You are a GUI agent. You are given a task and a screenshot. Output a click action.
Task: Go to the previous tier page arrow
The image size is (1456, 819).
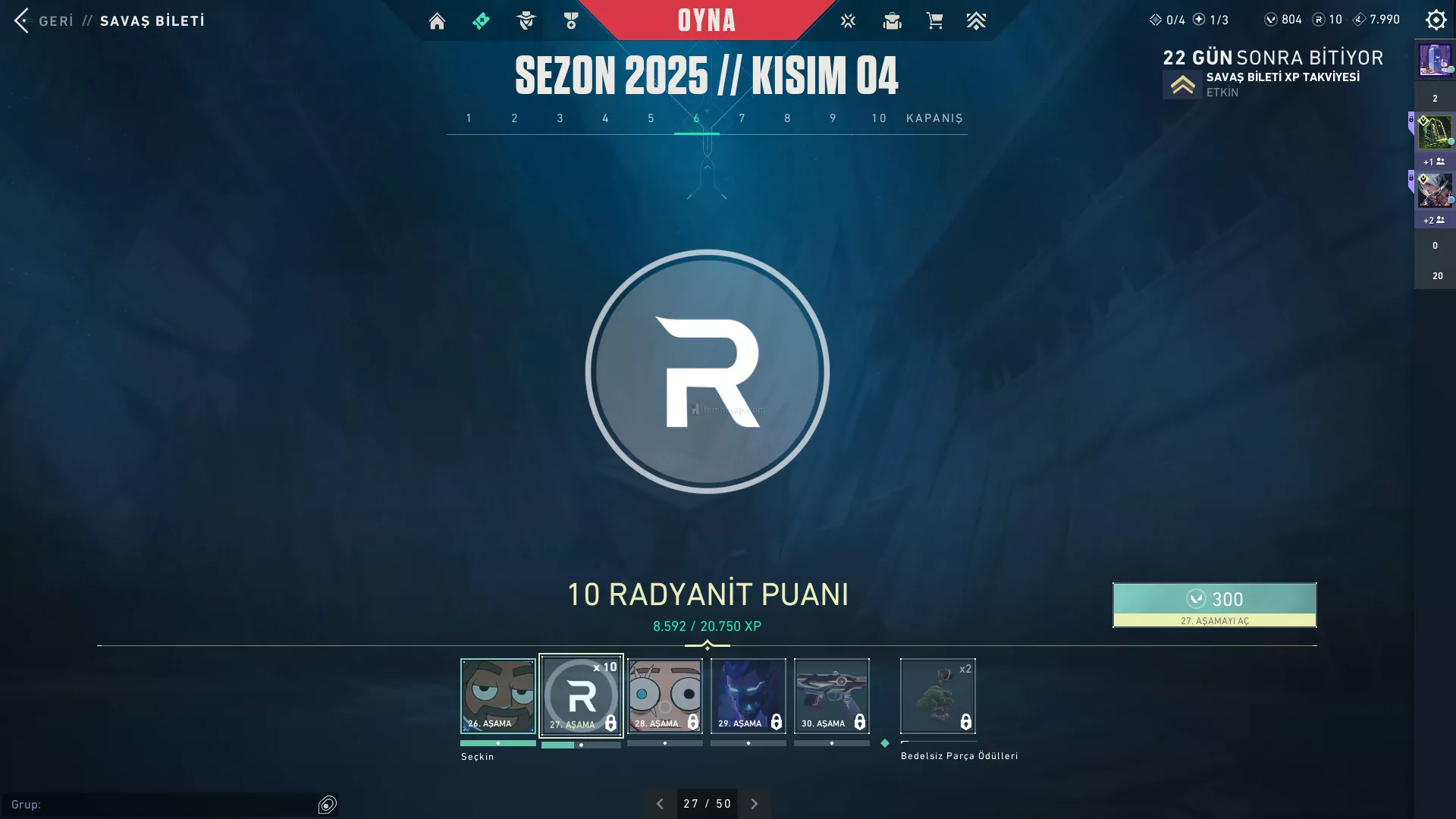[x=660, y=804]
